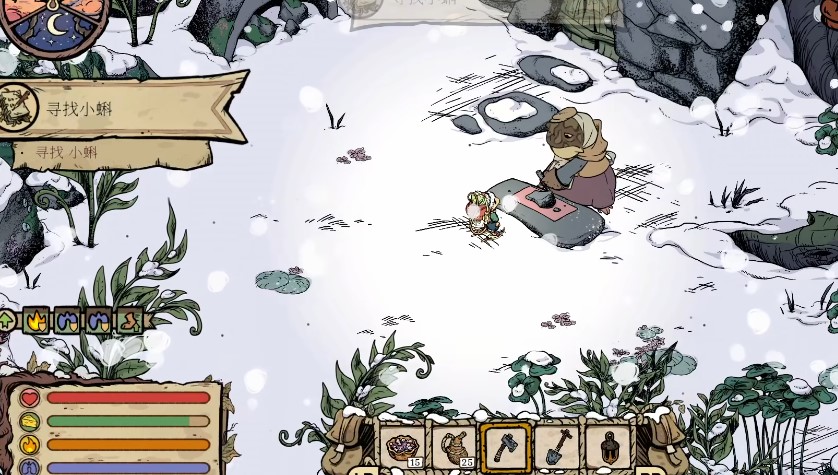Click the quest scroll and quill icon
Viewport: 838px width, 475px height.
14,105
